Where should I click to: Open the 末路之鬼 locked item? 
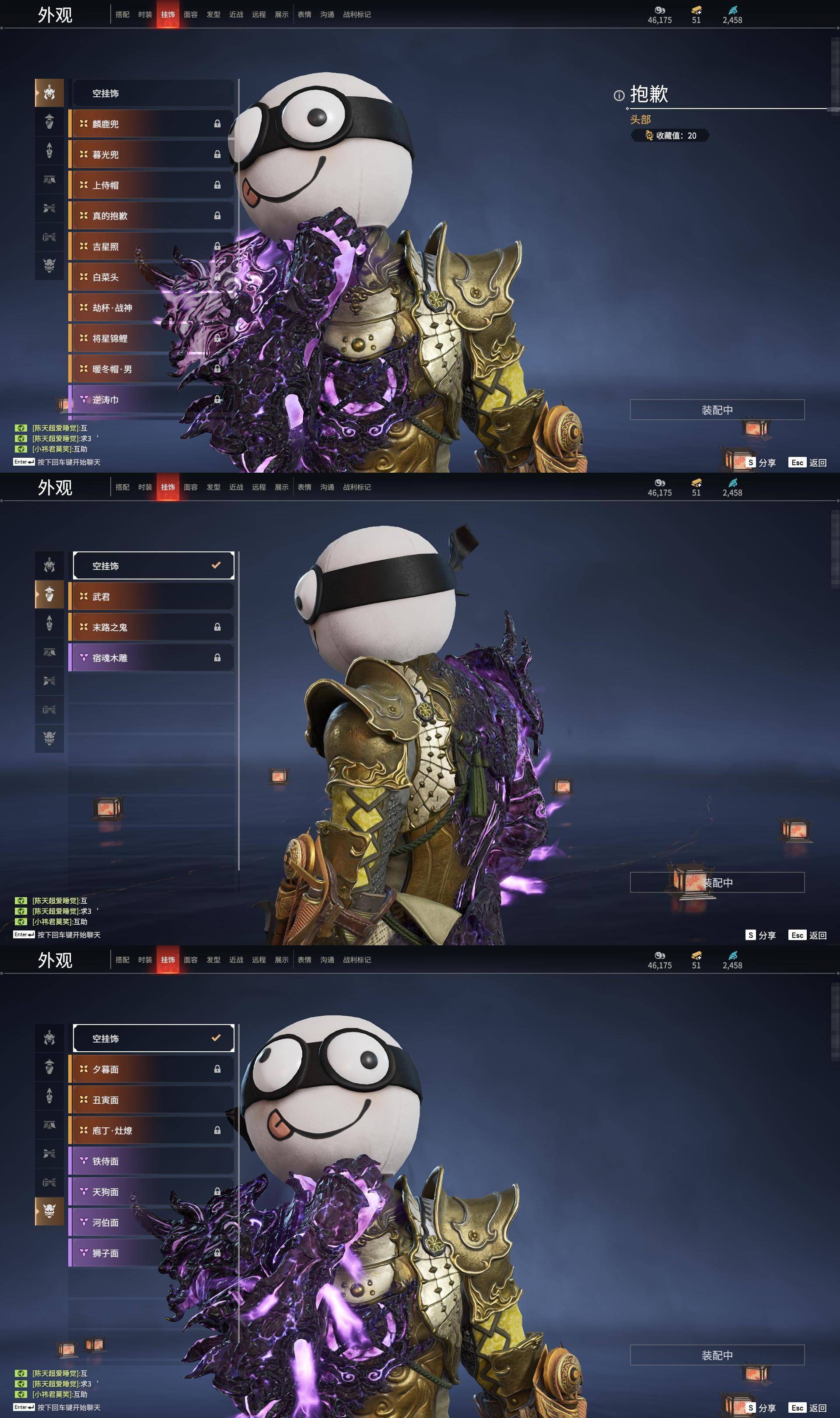tap(152, 626)
